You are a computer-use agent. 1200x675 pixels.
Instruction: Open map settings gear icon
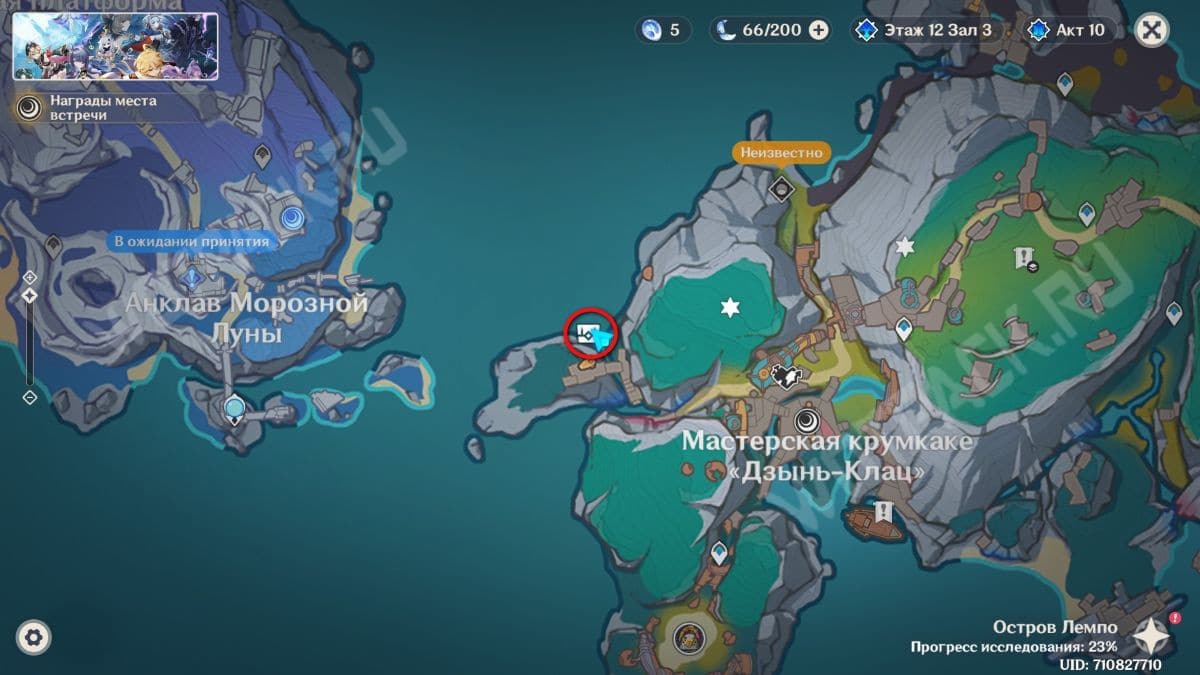(x=33, y=637)
